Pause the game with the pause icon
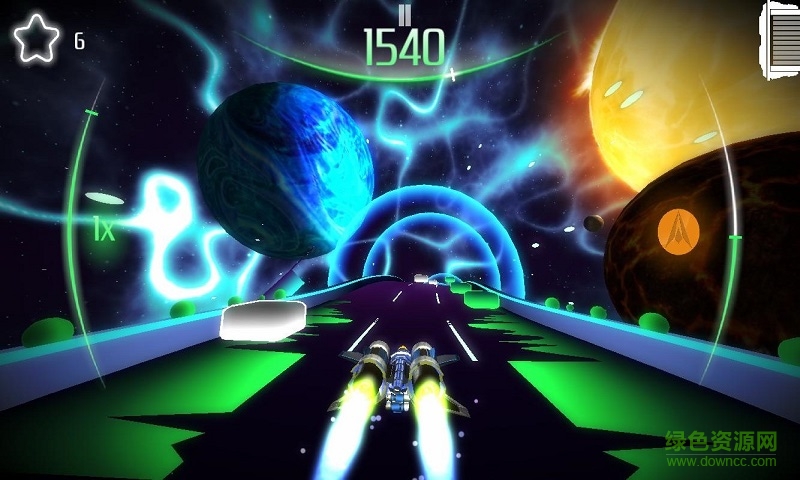The height and width of the screenshot is (480, 800). coord(404,14)
